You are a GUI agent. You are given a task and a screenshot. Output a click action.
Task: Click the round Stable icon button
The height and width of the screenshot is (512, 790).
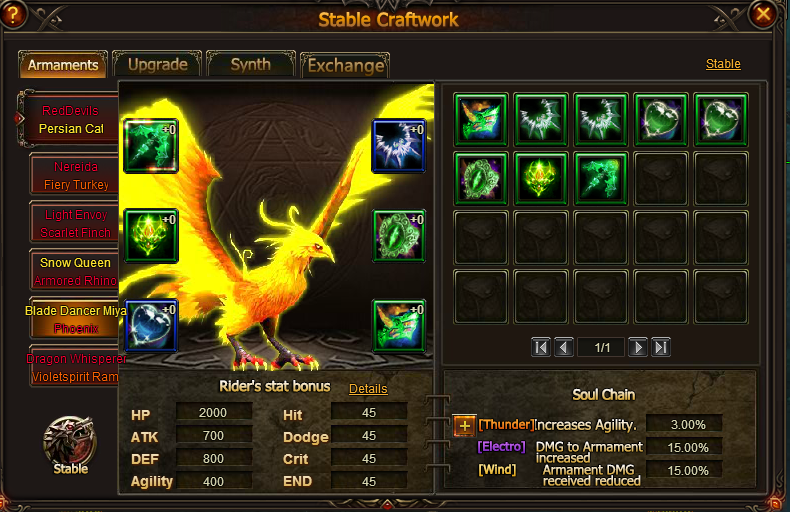pos(70,441)
